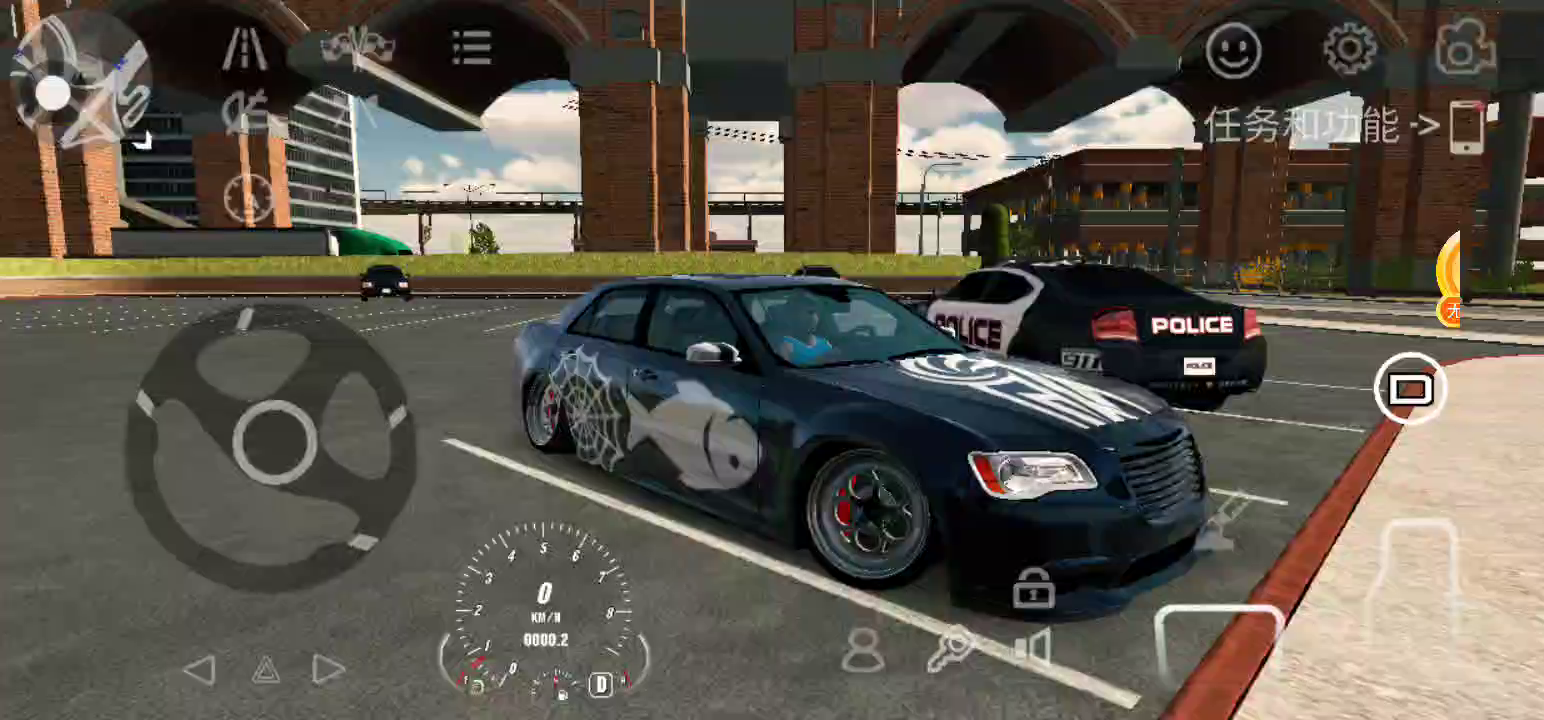Open the list menu icon
This screenshot has height=720, width=1544.
[471, 47]
